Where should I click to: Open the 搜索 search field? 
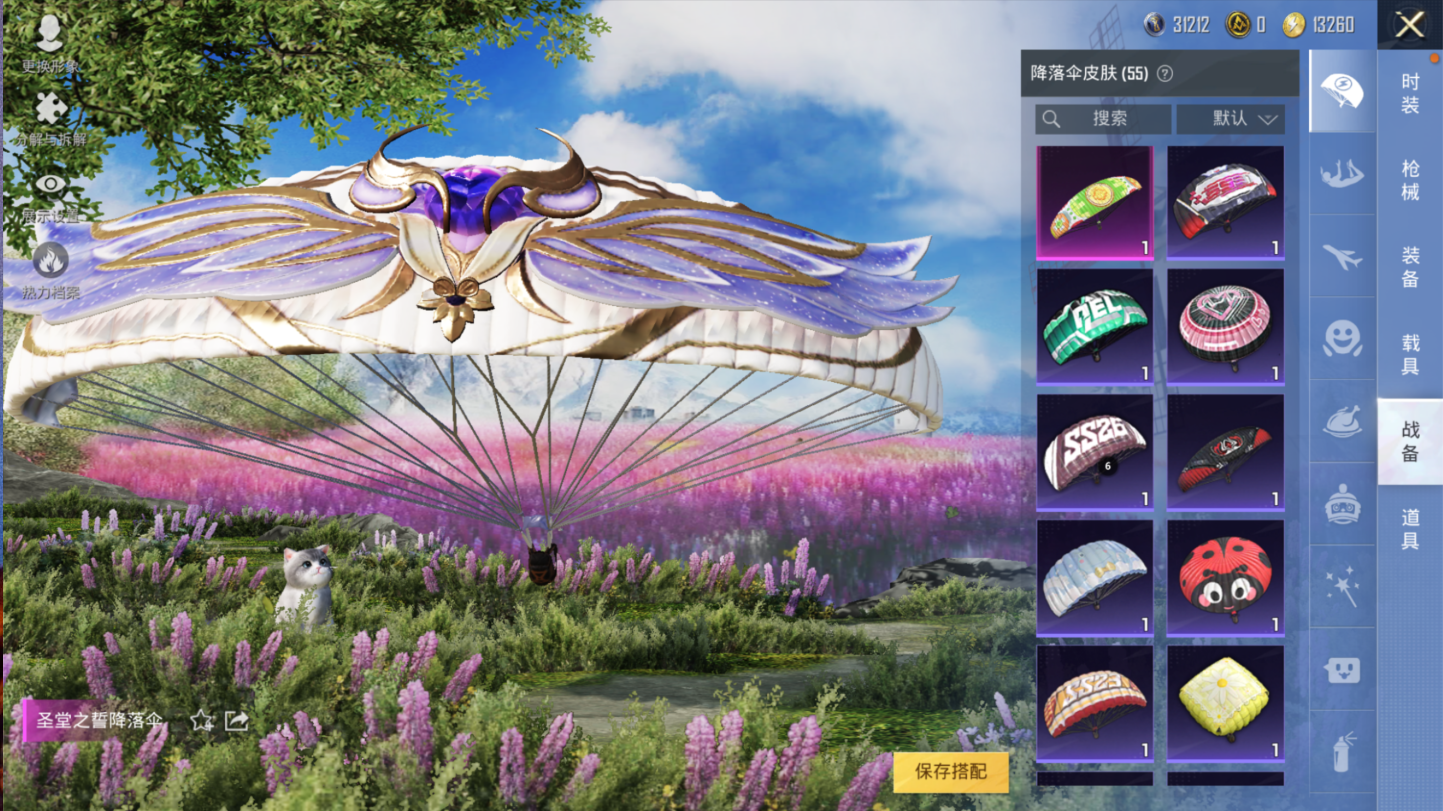(x=1103, y=119)
